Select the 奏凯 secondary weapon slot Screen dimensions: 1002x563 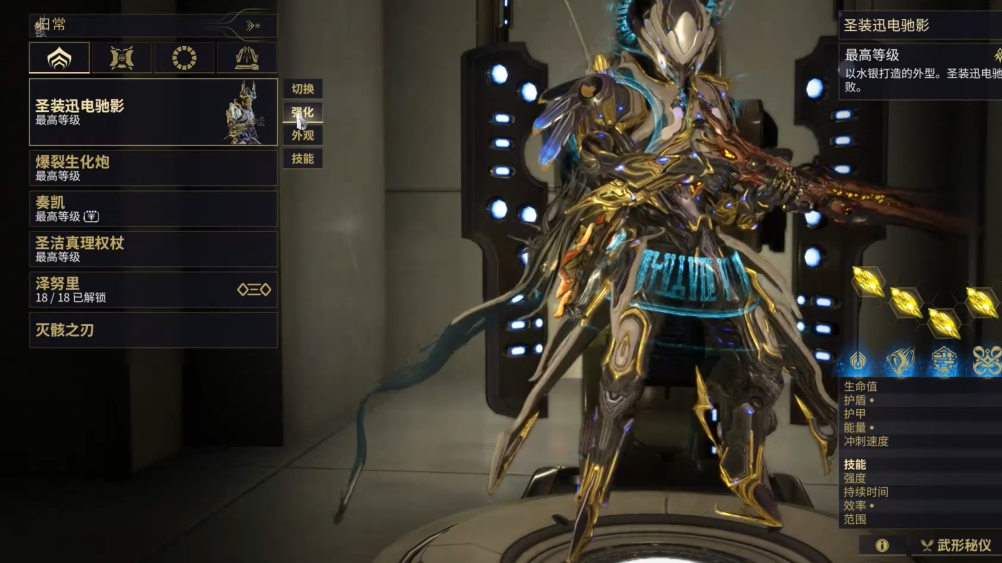pyautogui.click(x=153, y=209)
